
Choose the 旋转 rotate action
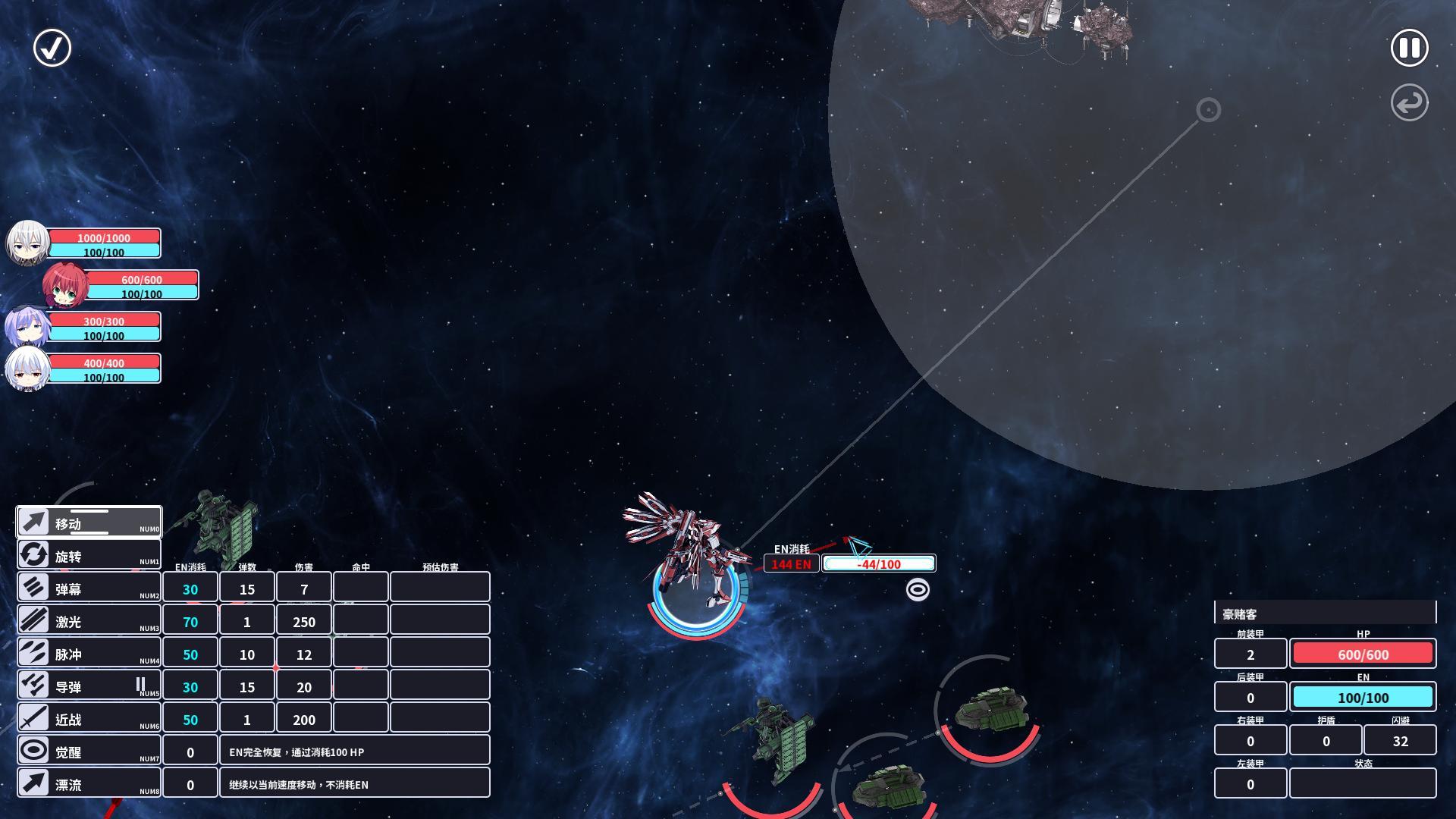pos(89,555)
